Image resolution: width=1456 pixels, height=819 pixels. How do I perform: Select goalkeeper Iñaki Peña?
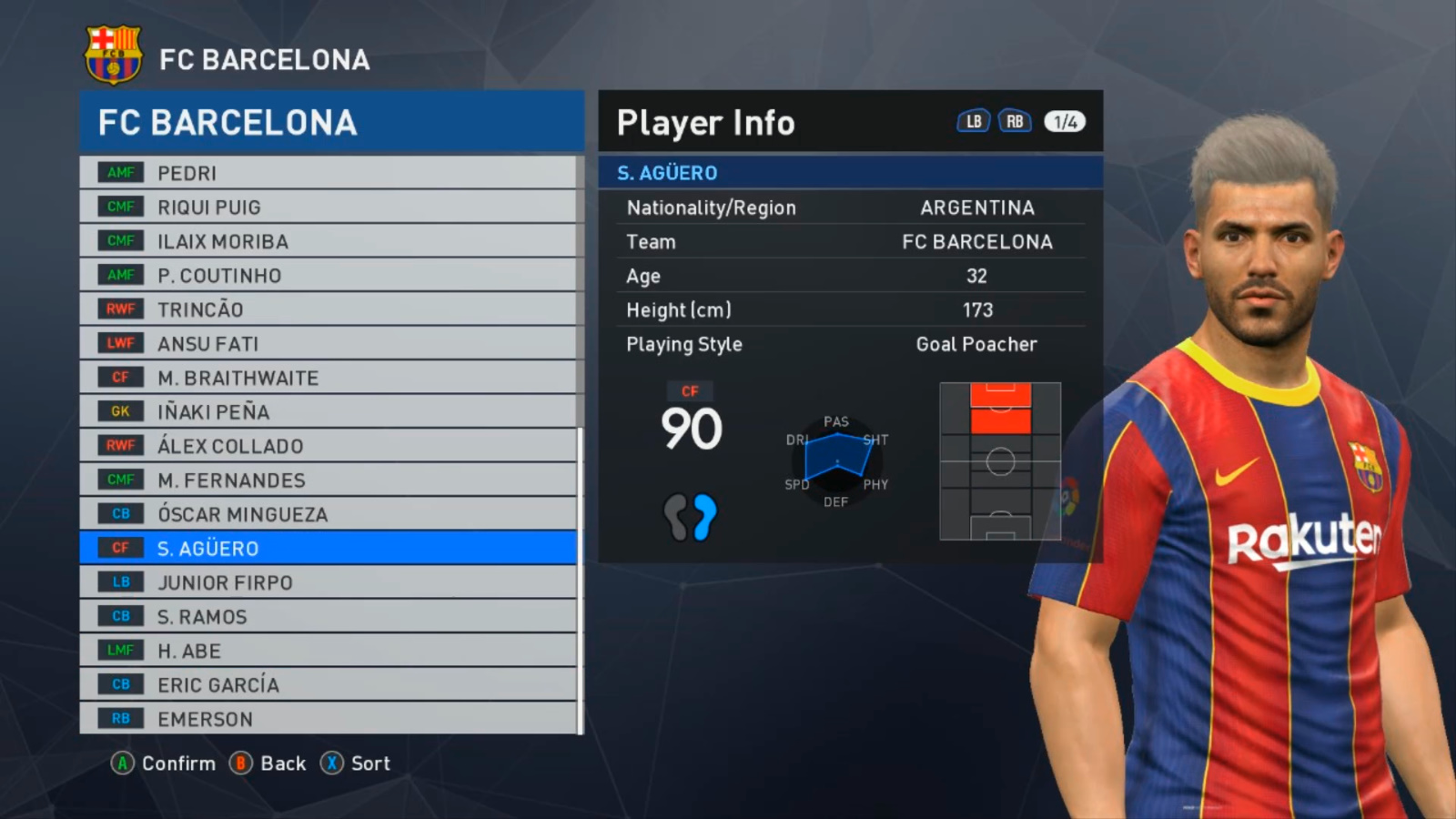[328, 412]
